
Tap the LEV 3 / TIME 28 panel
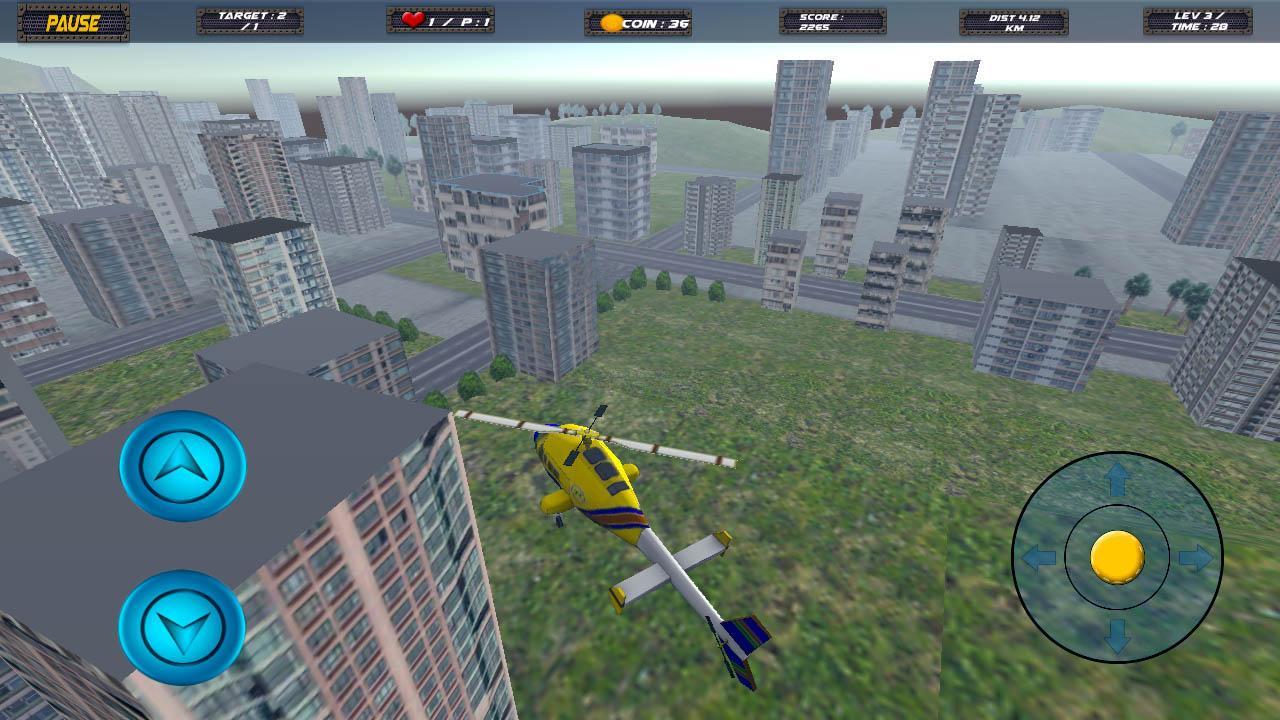1198,22
